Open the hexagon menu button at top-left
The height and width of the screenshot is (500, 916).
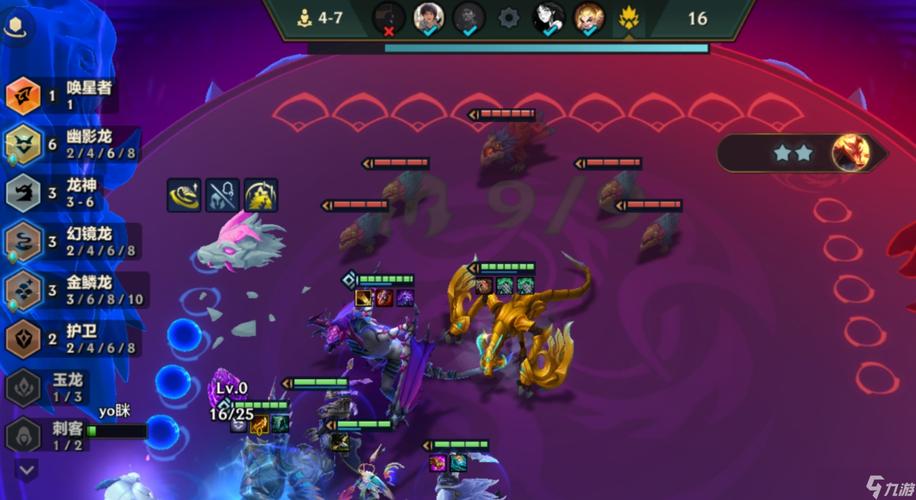[x=21, y=27]
